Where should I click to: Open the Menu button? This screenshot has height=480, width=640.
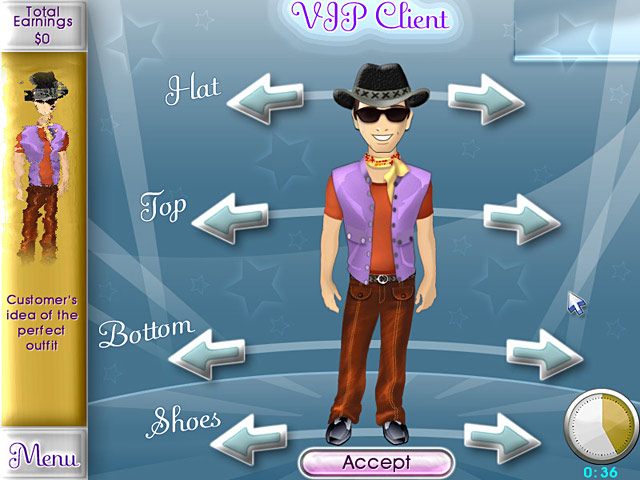coord(43,457)
